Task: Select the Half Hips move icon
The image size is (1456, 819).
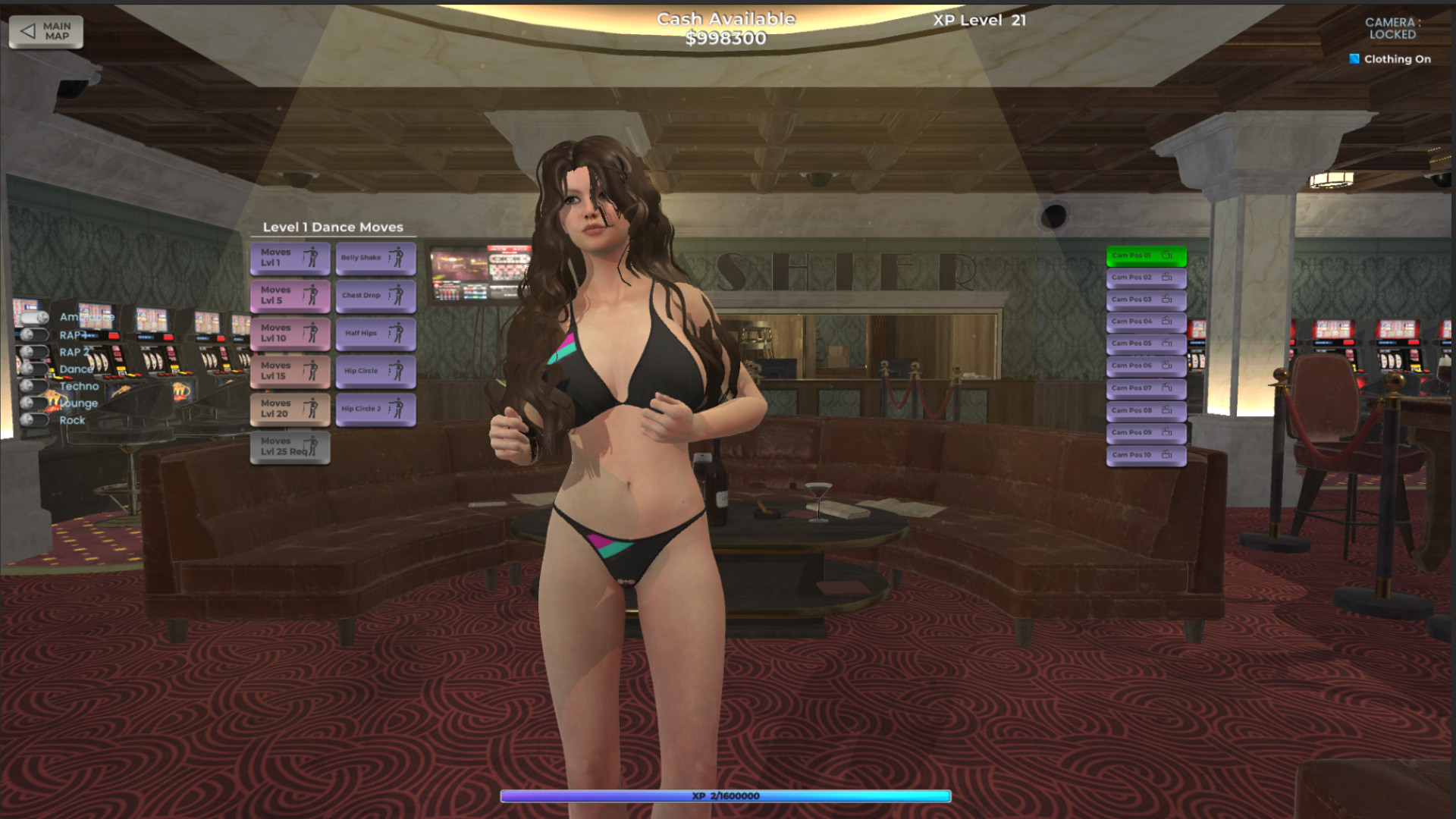Action: coord(395,334)
